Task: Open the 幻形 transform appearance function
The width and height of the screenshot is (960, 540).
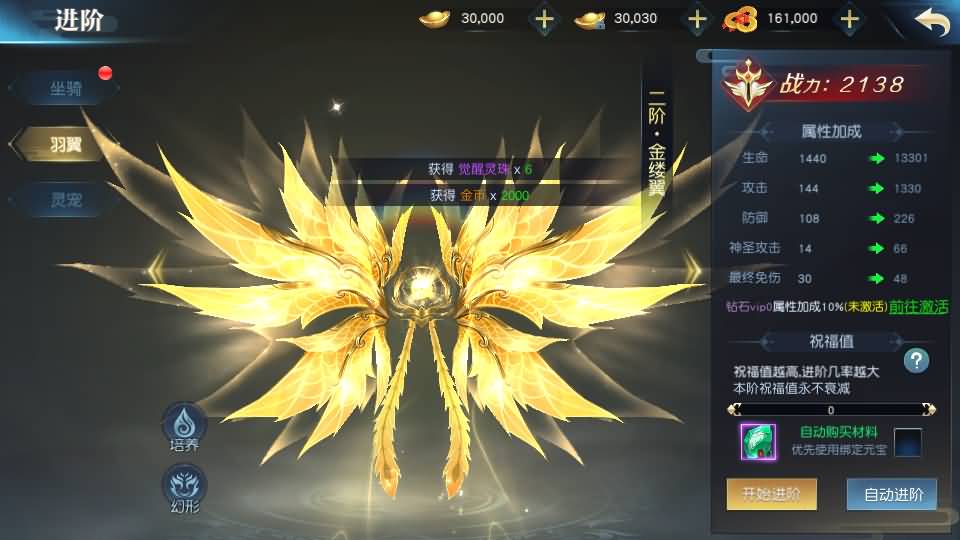Action: pyautogui.click(x=184, y=487)
